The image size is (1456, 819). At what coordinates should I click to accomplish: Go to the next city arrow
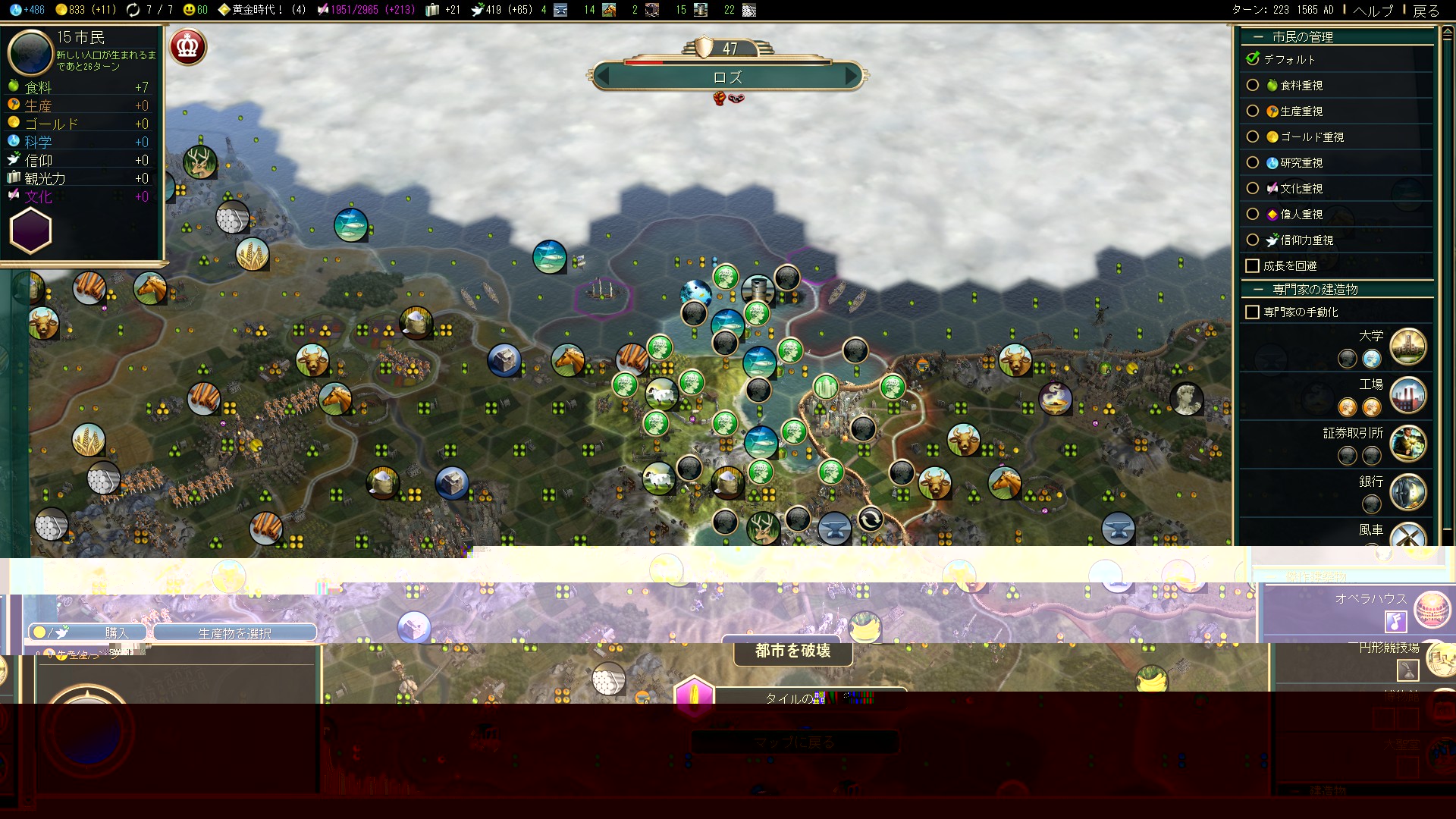pyautogui.click(x=852, y=76)
